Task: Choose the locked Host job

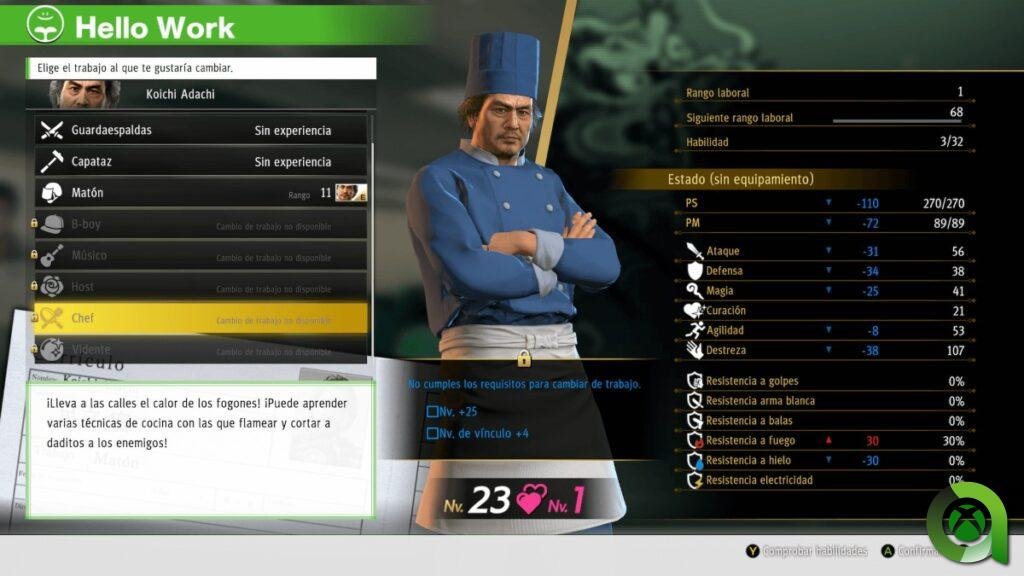Action: click(200, 287)
